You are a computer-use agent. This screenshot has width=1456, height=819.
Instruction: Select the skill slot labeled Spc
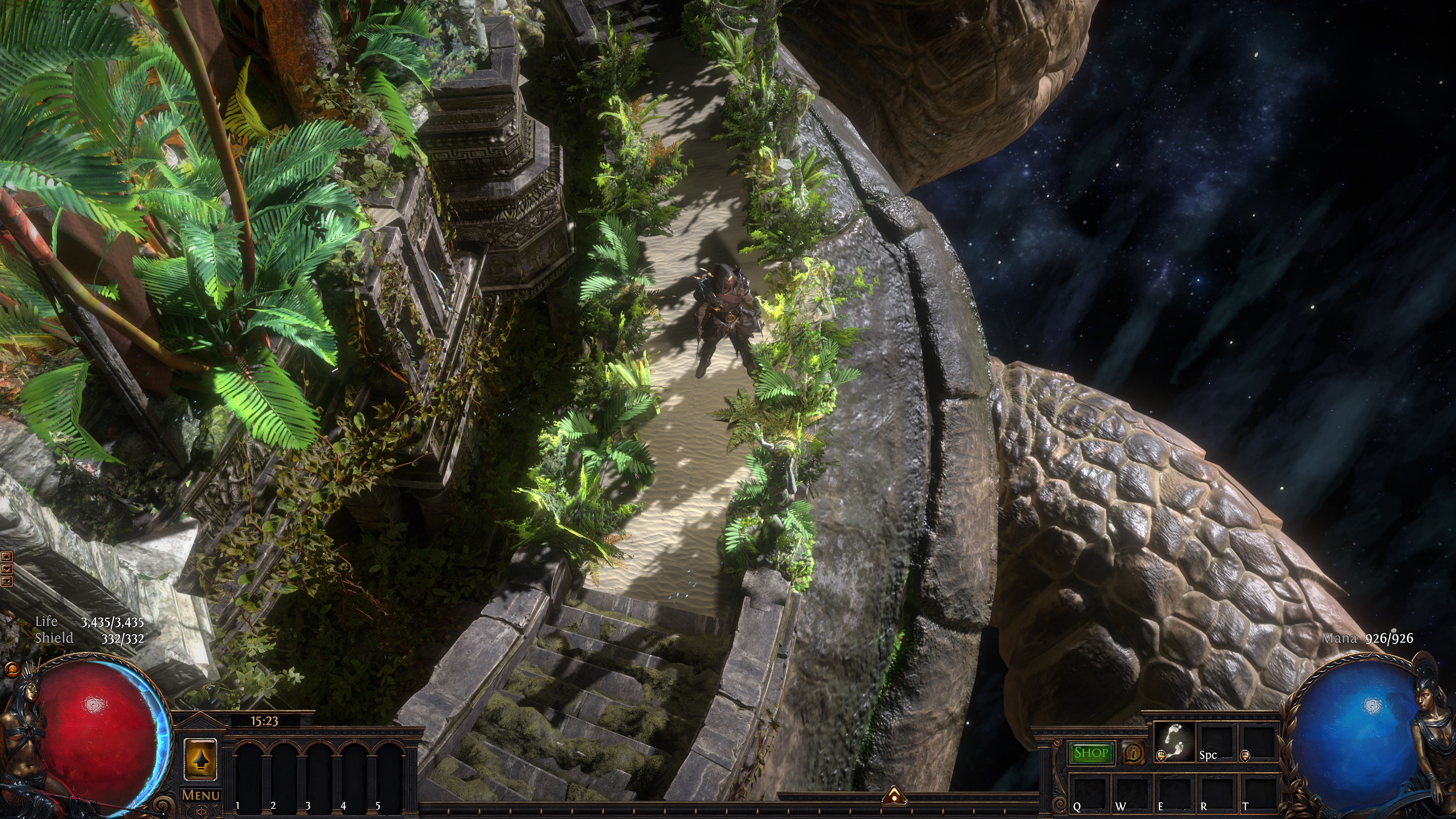(1216, 742)
